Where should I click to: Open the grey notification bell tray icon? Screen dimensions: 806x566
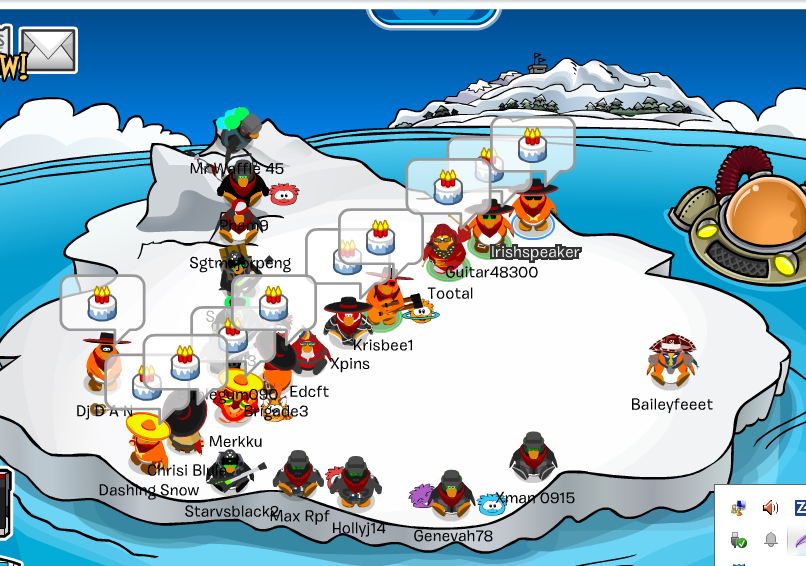point(771,540)
